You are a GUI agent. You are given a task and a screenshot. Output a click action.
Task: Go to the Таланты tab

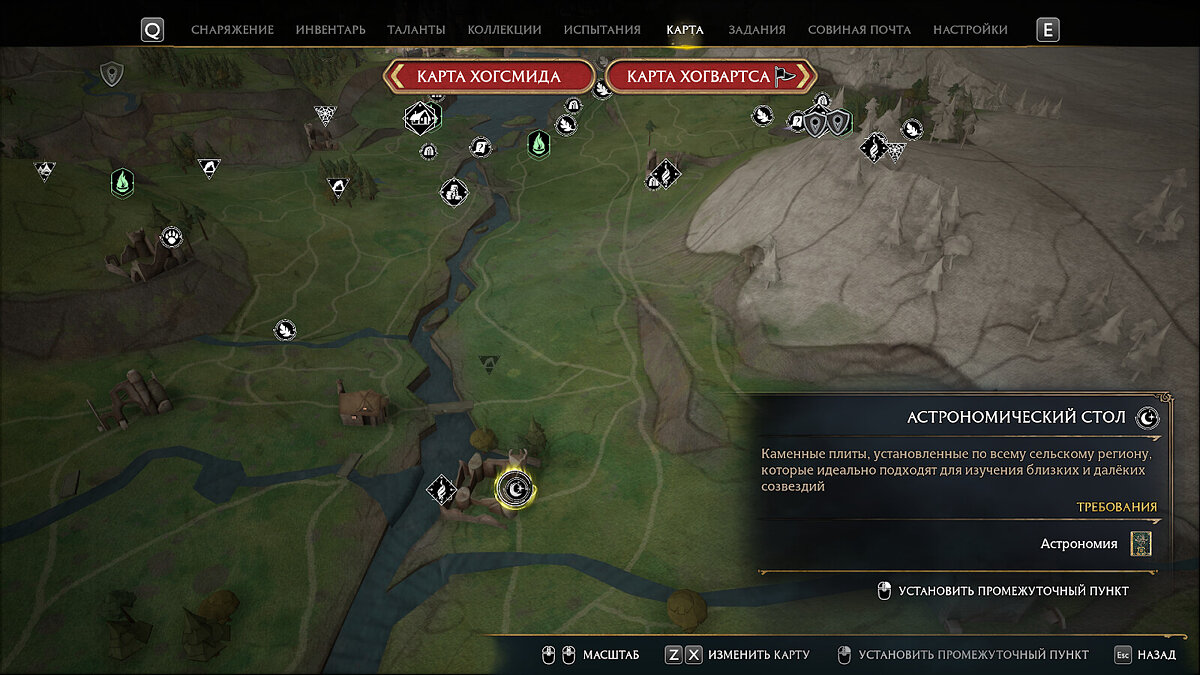point(417,30)
